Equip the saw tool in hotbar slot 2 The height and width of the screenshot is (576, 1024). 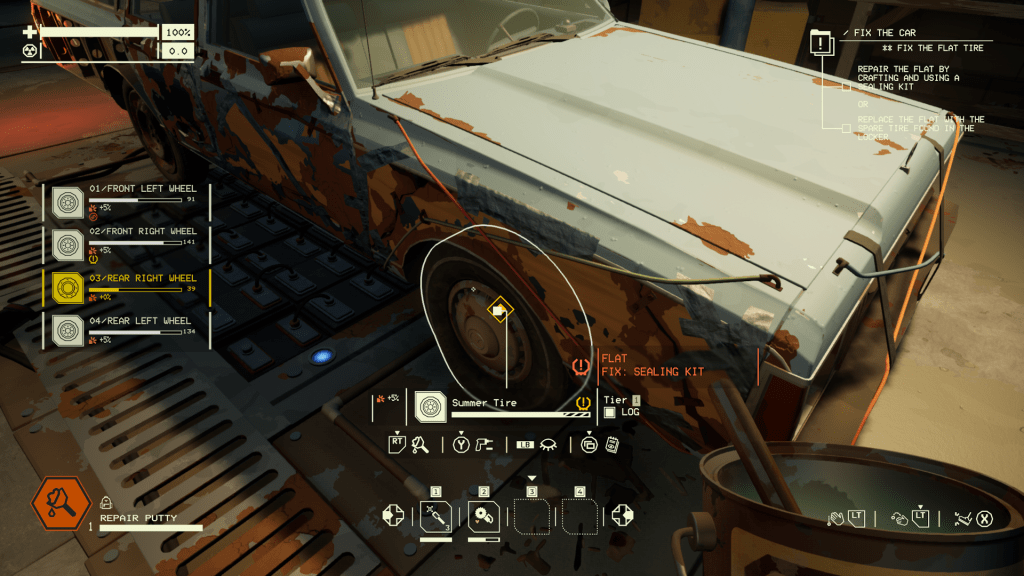[x=483, y=516]
